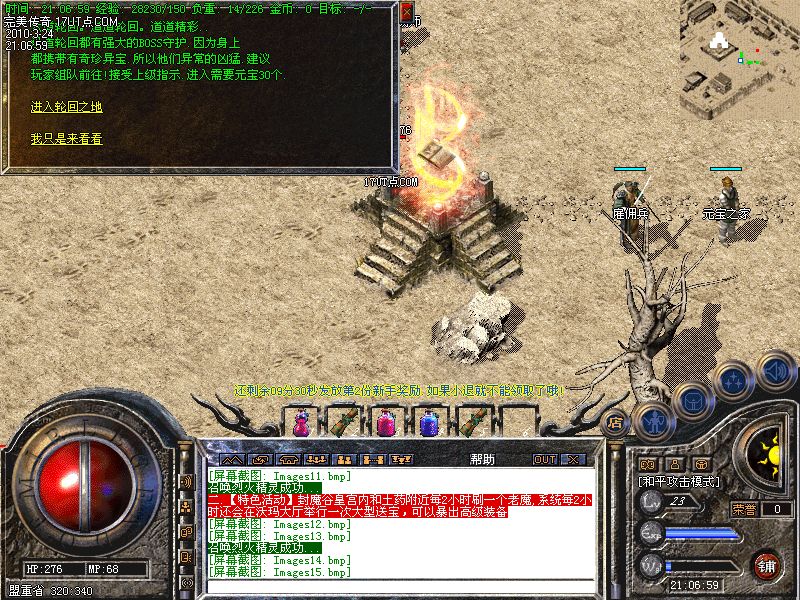This screenshot has height=600, width=800.
Task: Open the red 铺 stall button
Action: point(766,565)
